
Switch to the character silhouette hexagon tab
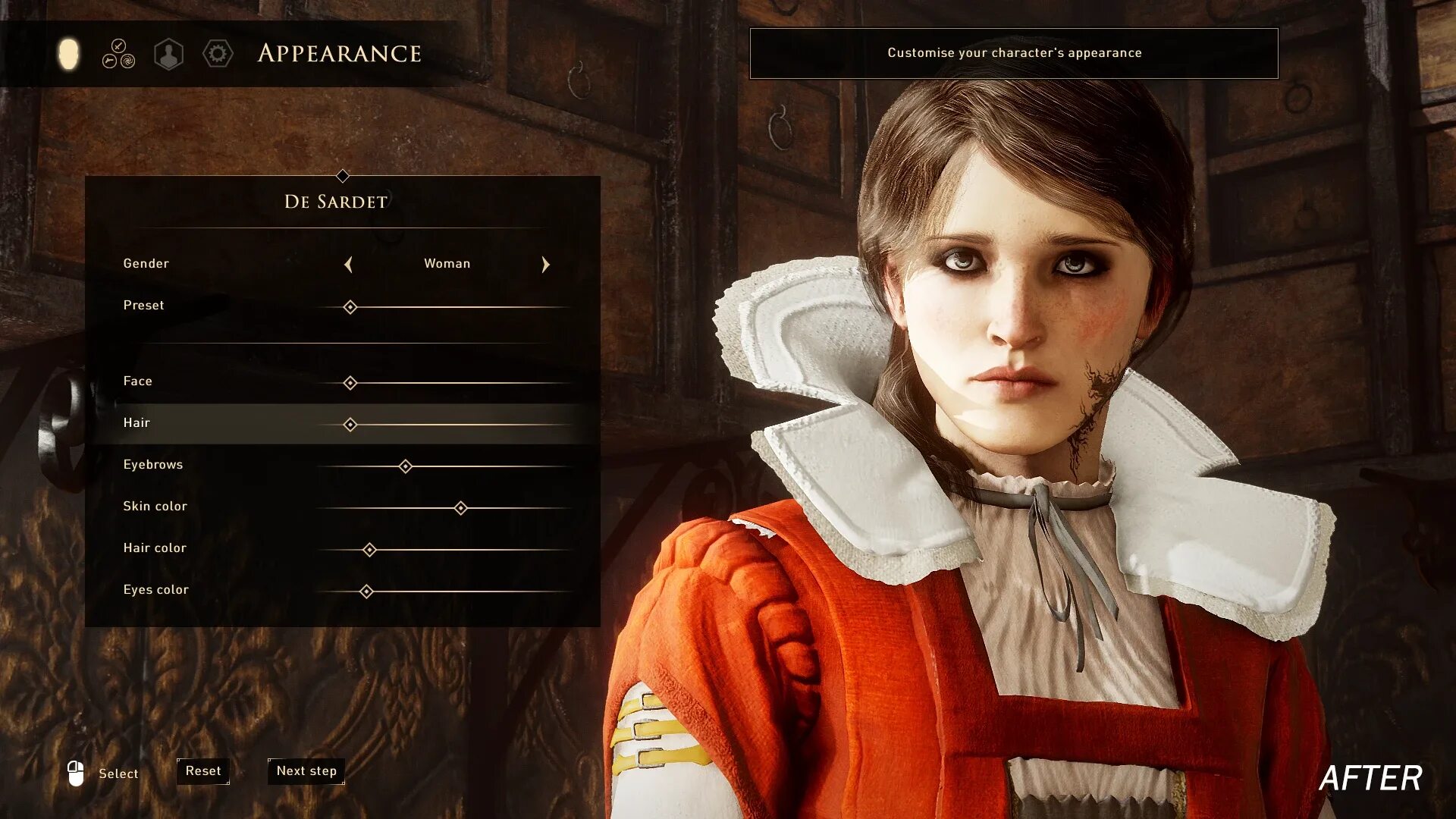168,55
